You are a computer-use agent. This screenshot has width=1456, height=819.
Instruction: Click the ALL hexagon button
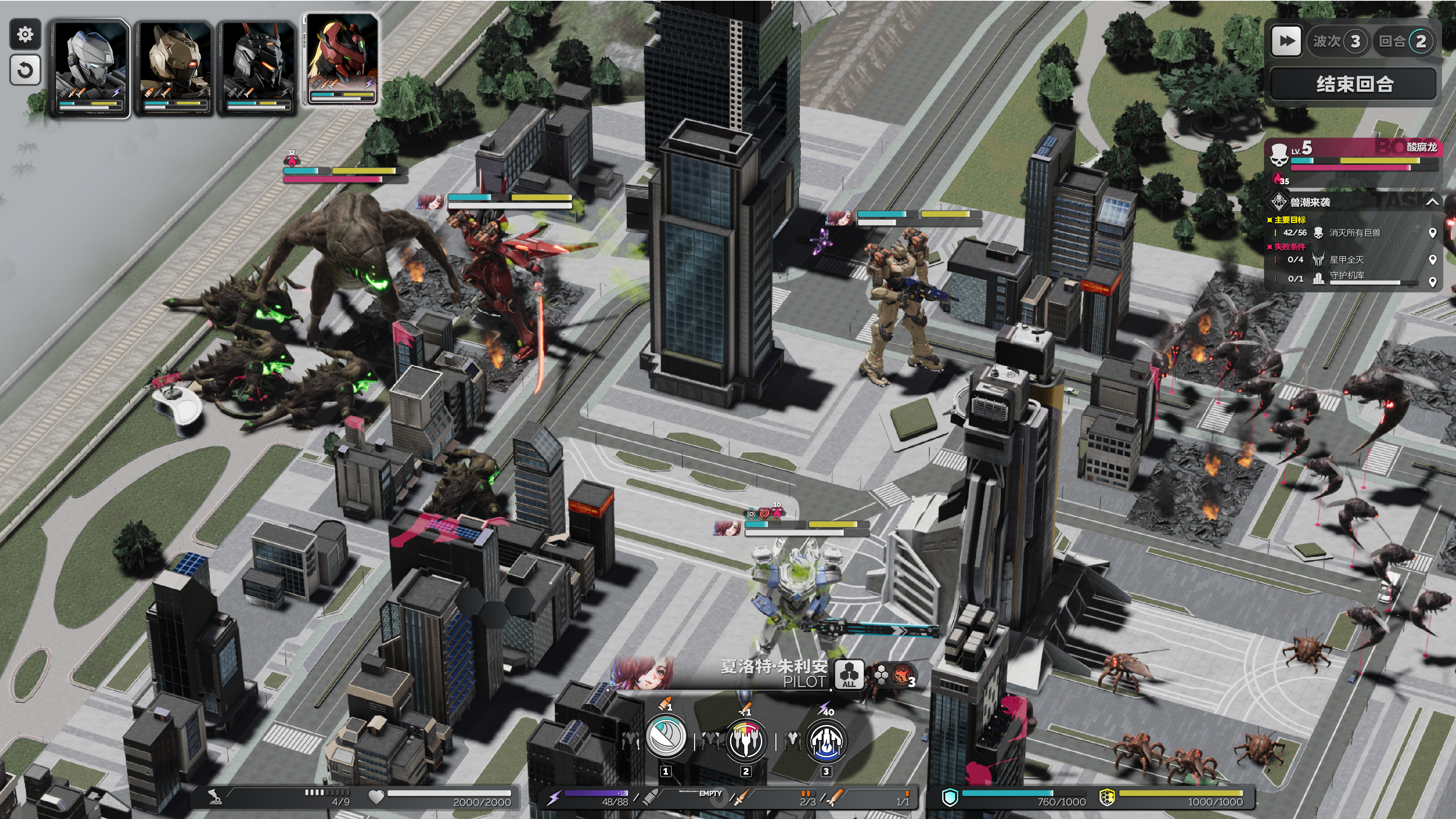point(849,674)
